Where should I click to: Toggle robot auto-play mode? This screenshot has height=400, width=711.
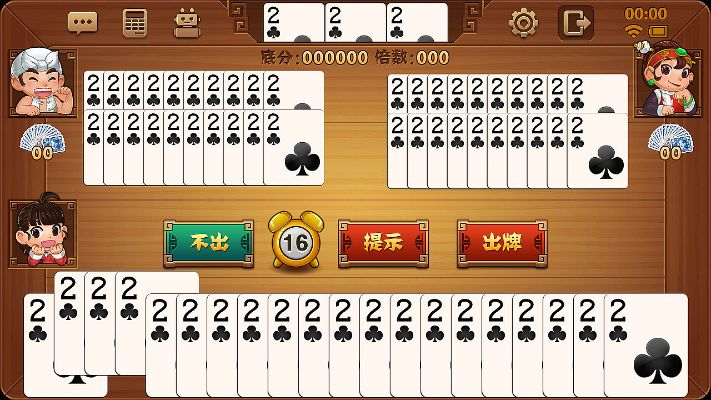(x=186, y=22)
